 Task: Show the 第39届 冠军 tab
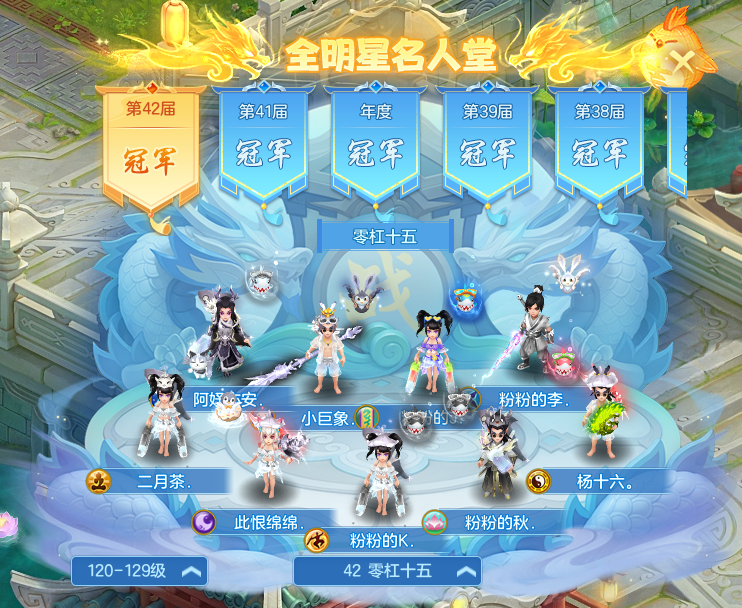pos(488,142)
